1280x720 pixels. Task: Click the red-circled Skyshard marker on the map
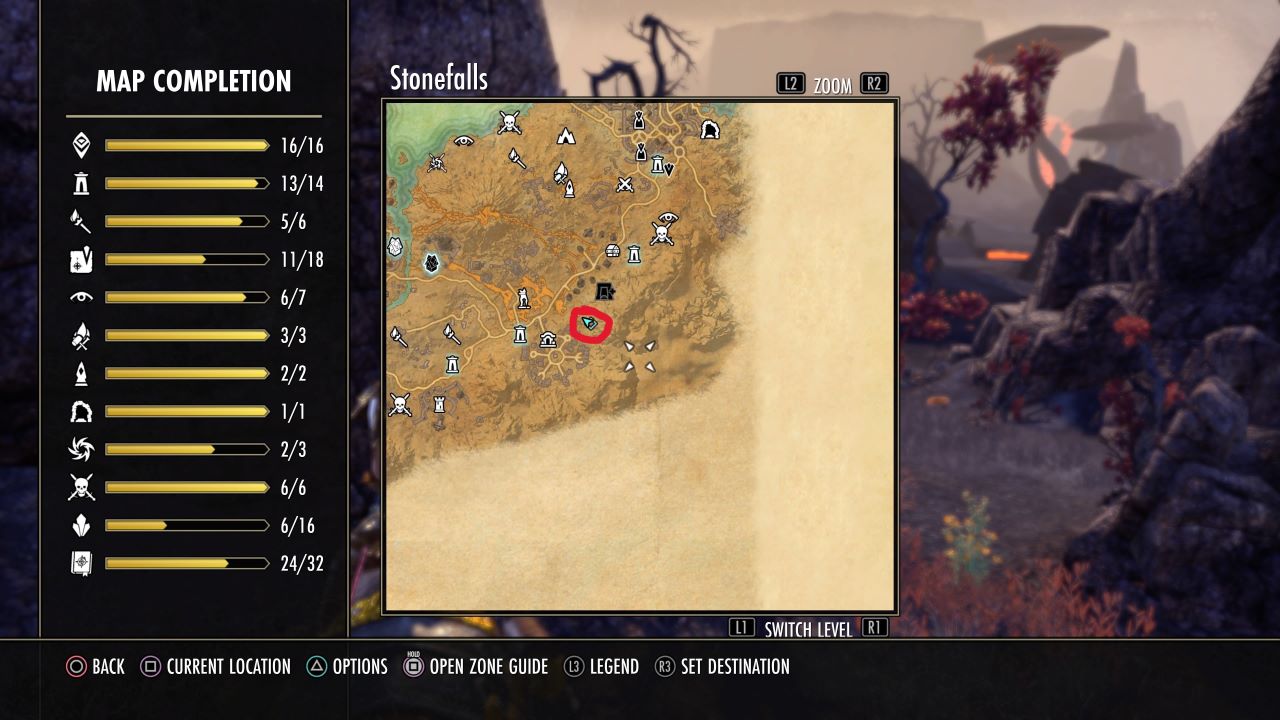(589, 322)
